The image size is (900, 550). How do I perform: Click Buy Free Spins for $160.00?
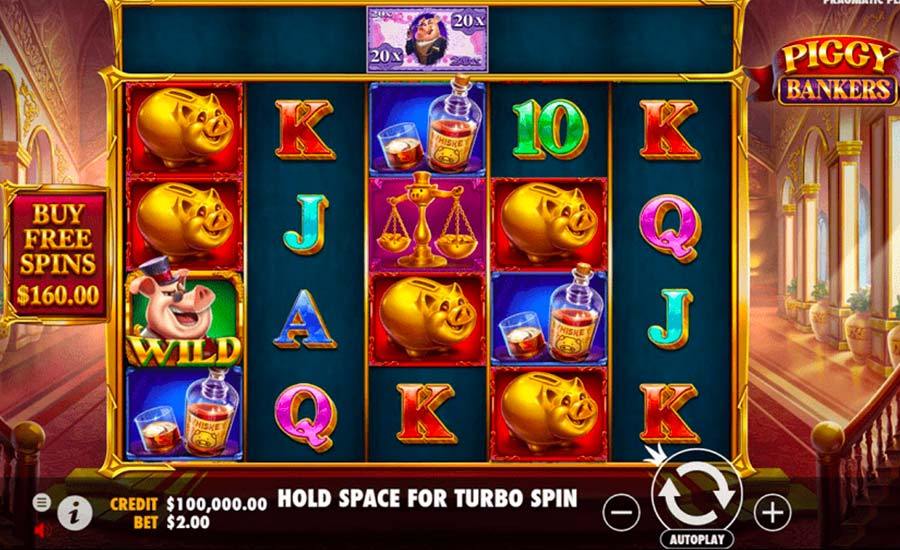[x=57, y=253]
